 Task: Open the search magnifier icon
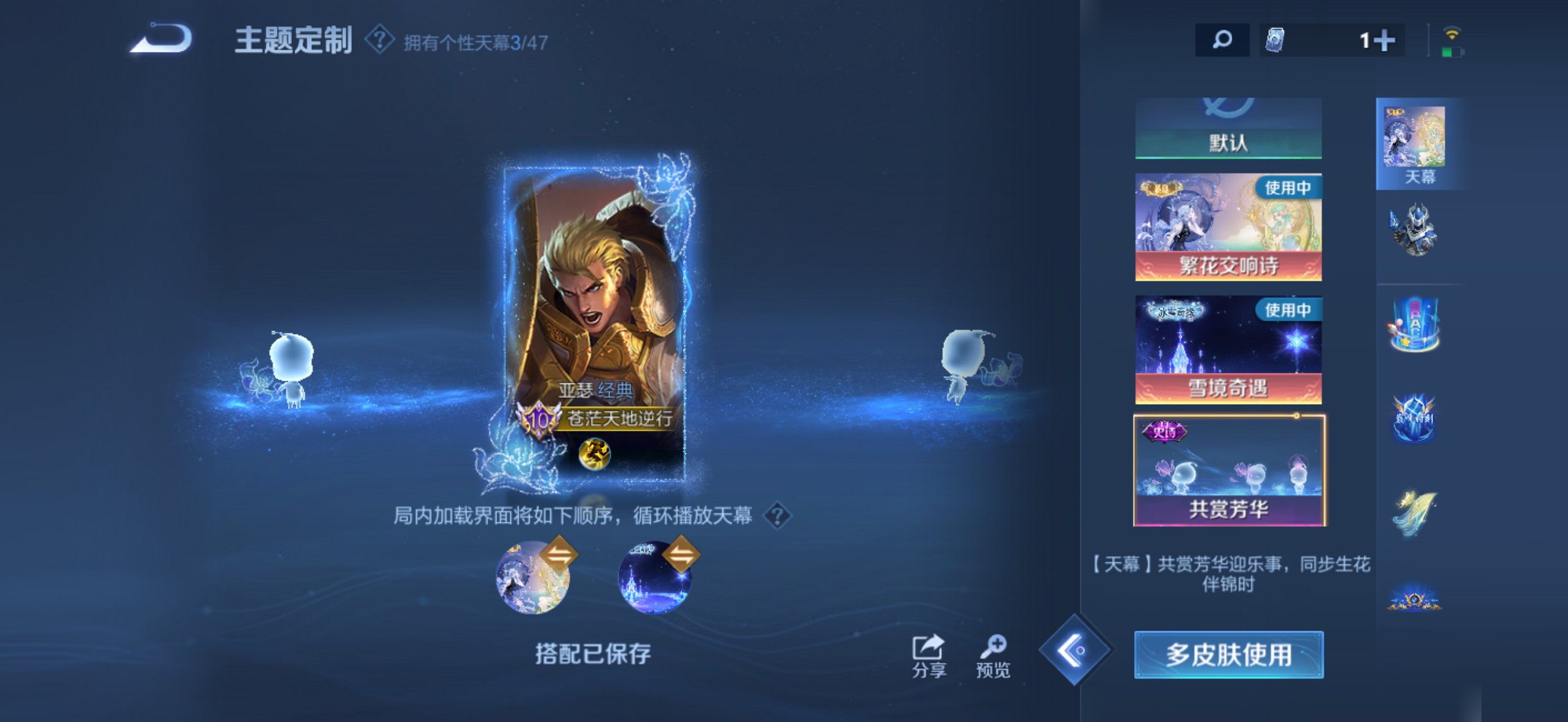pos(1221,40)
